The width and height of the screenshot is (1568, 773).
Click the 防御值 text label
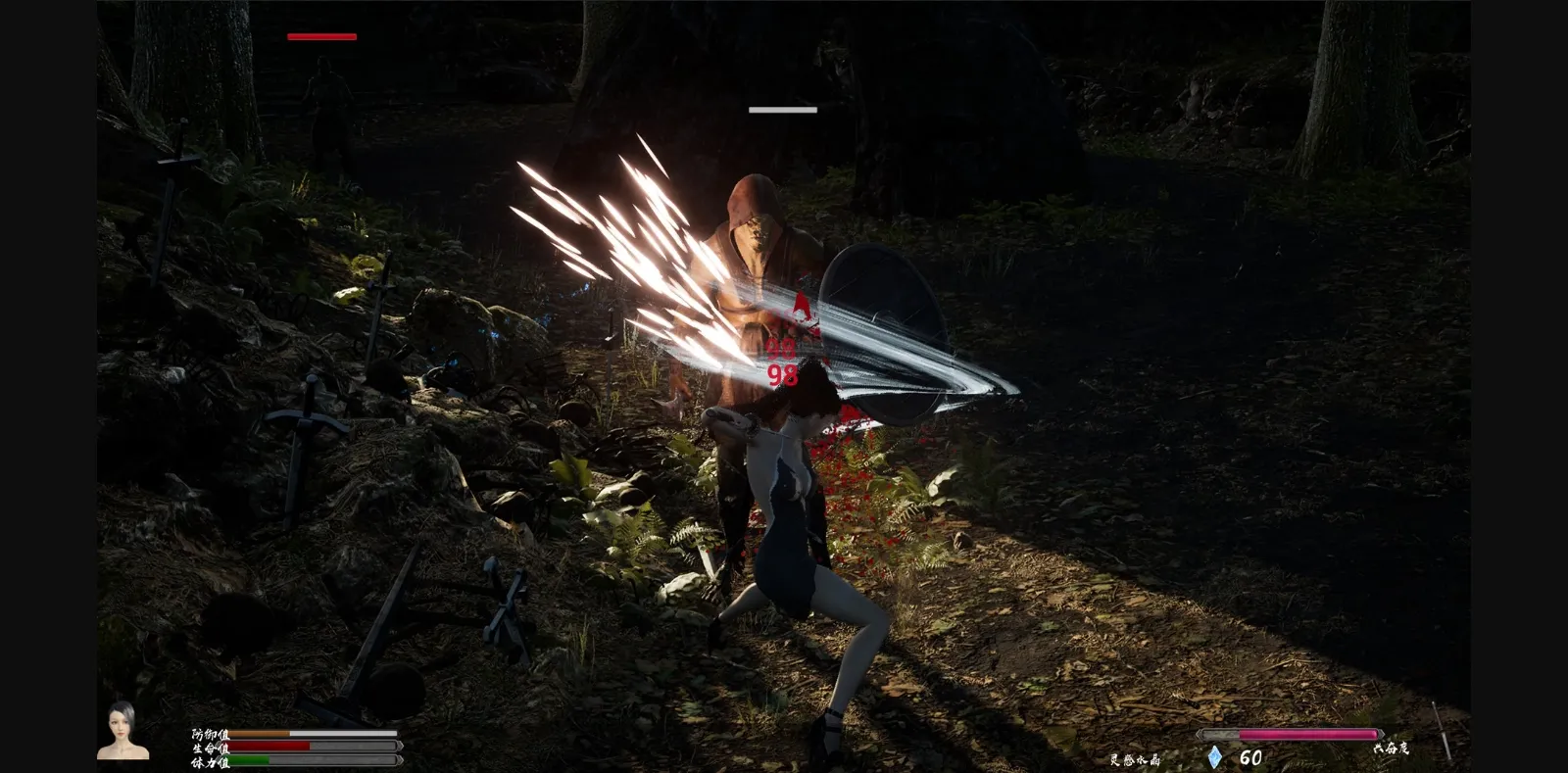211,734
